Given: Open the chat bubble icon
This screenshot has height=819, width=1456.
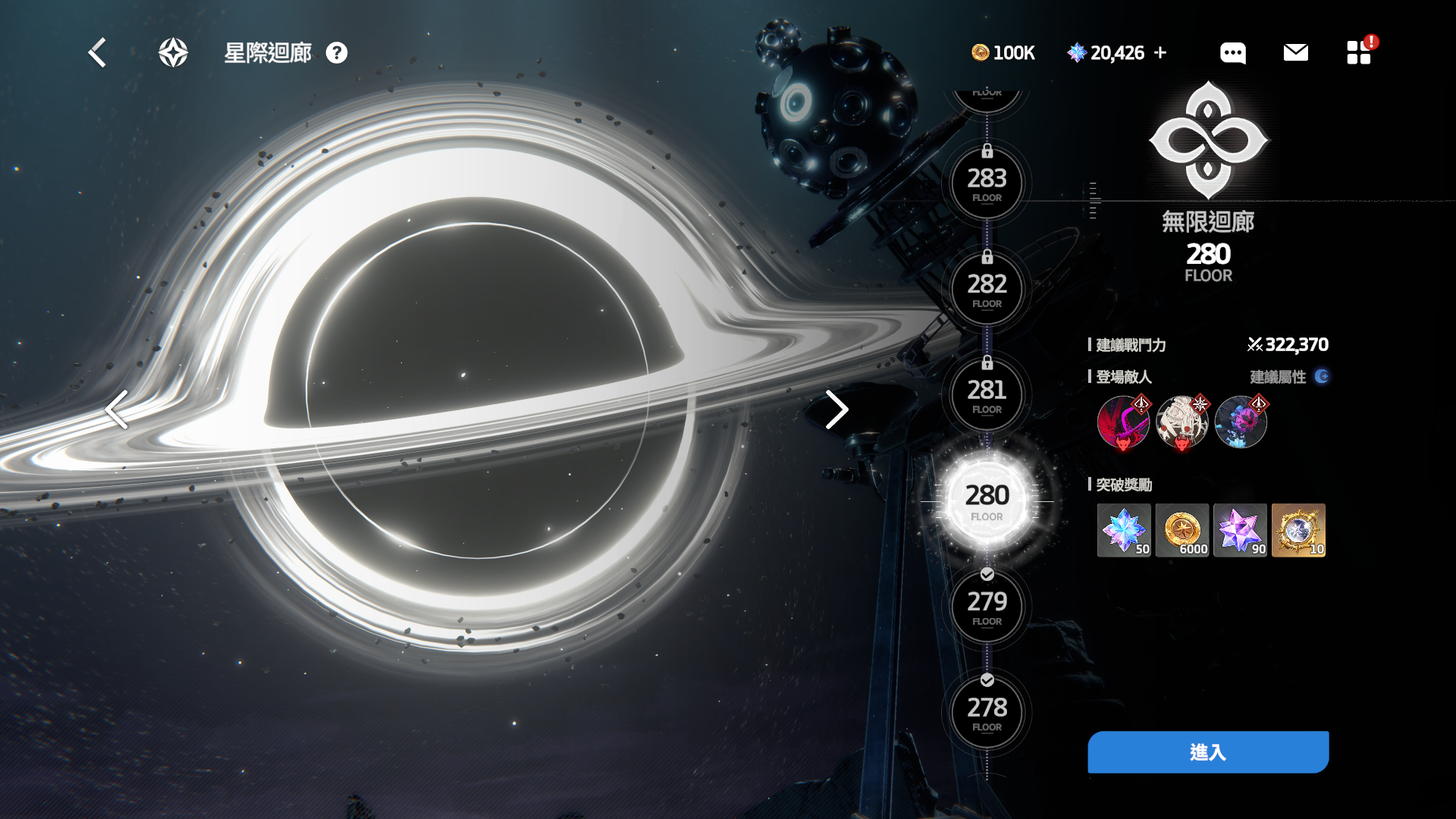Looking at the screenshot, I should click(1232, 53).
